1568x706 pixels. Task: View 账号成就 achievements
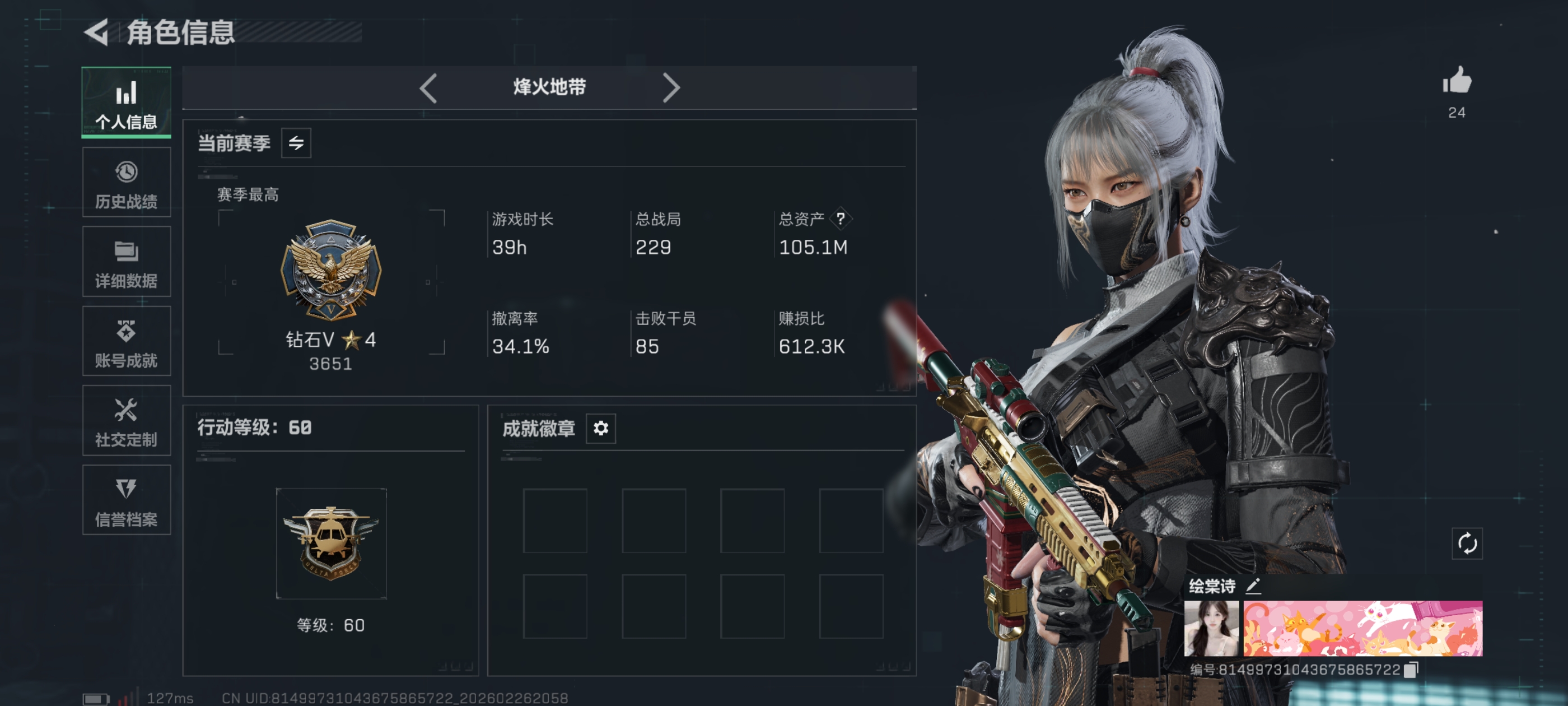click(x=126, y=341)
